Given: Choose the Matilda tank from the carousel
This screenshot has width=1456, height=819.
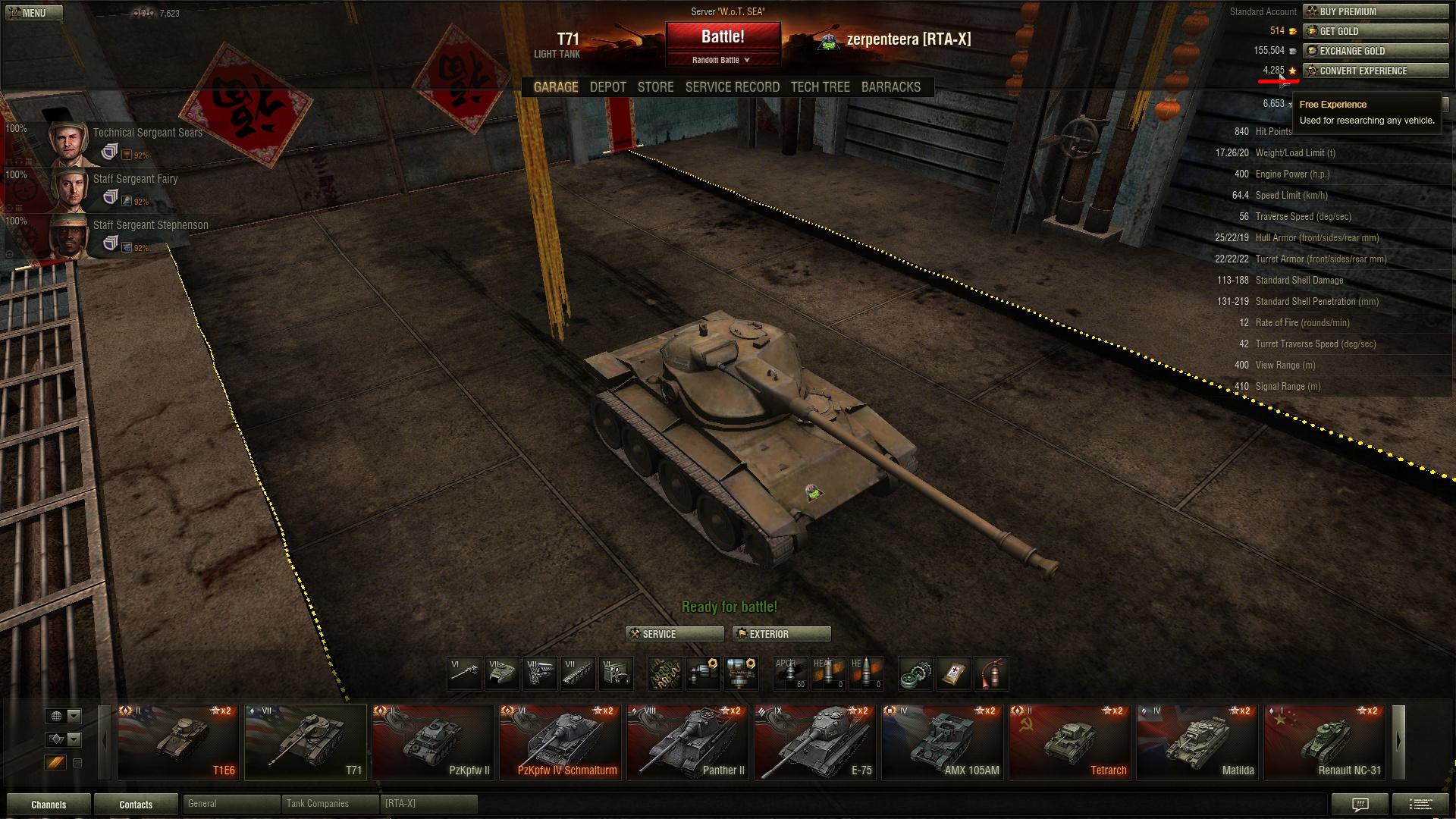Looking at the screenshot, I should 1197,742.
